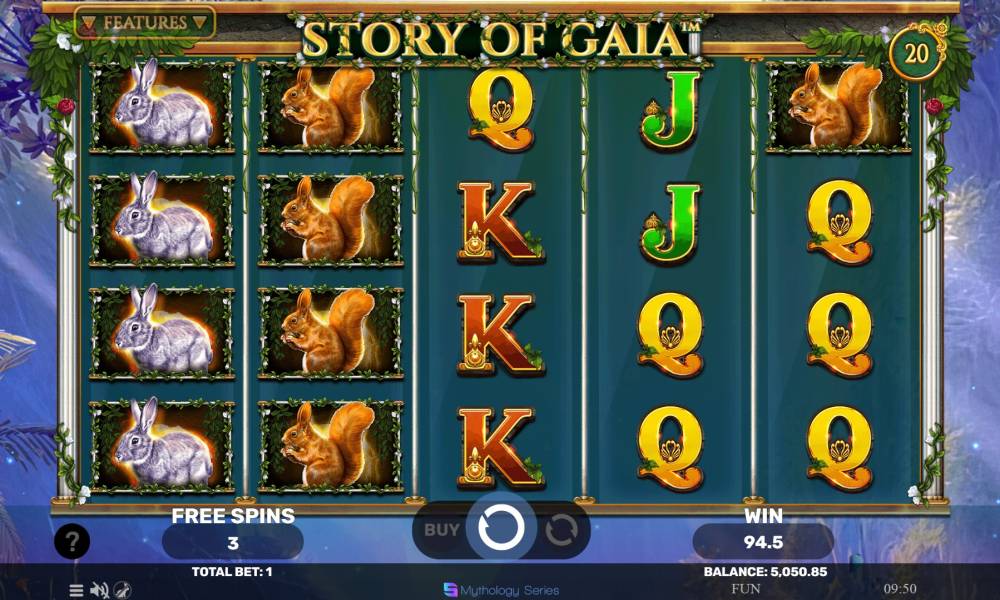Open the Features dropdown

click(144, 22)
